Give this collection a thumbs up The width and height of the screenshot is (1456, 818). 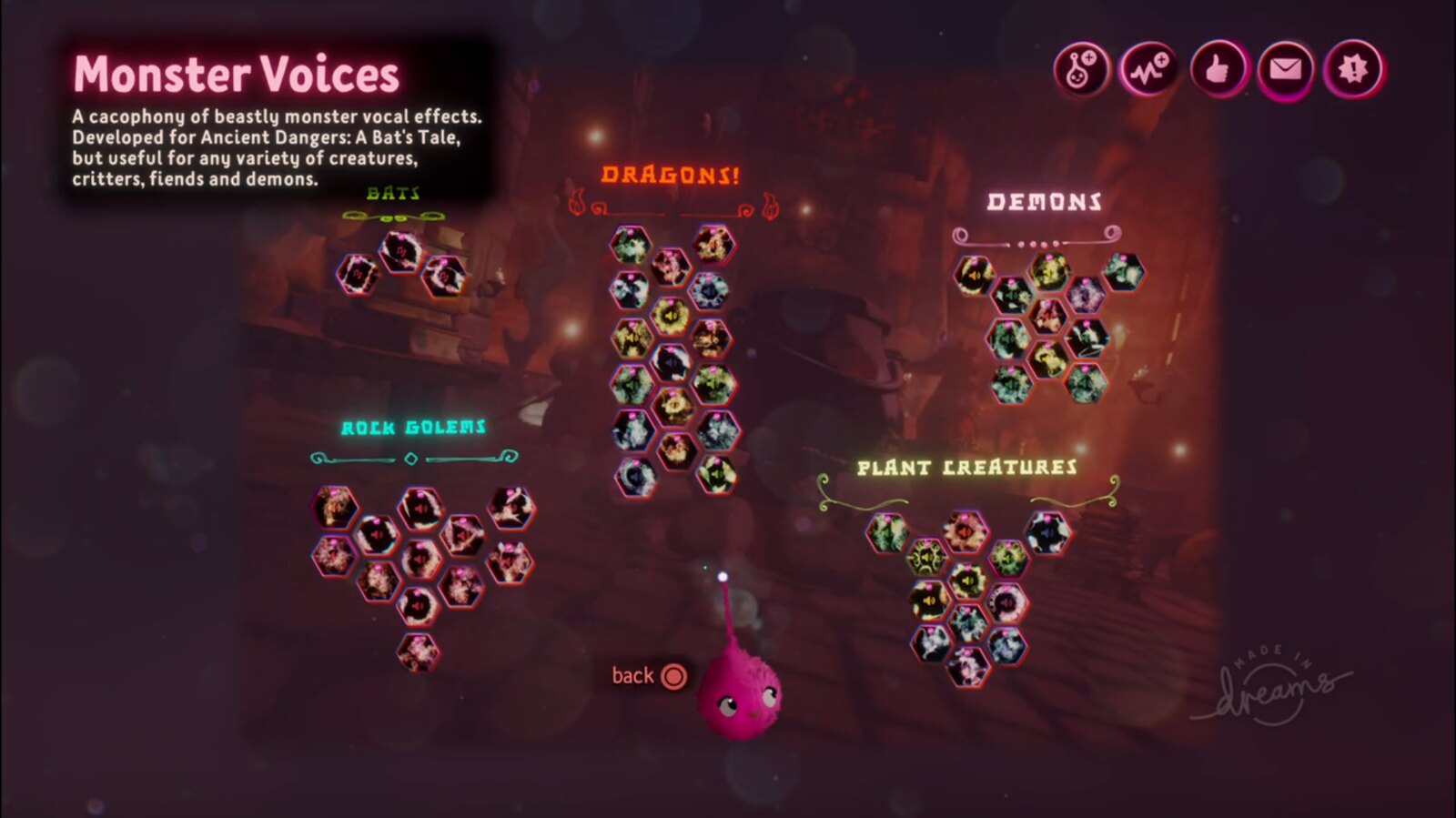tap(1217, 69)
